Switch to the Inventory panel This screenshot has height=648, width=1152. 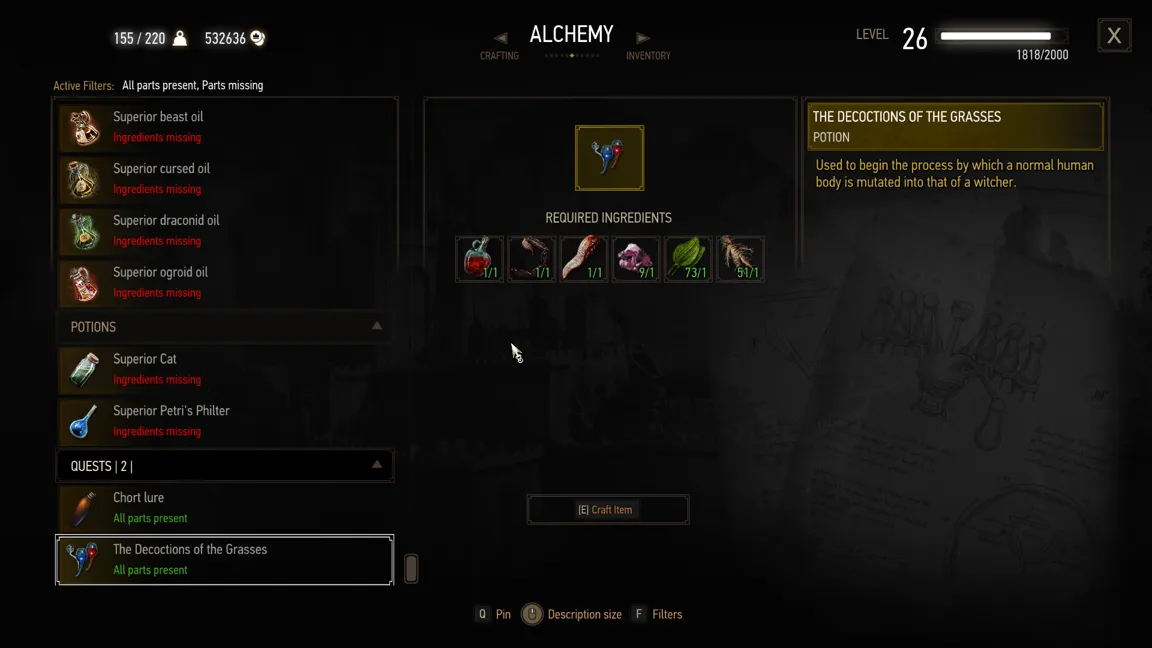tap(647, 47)
